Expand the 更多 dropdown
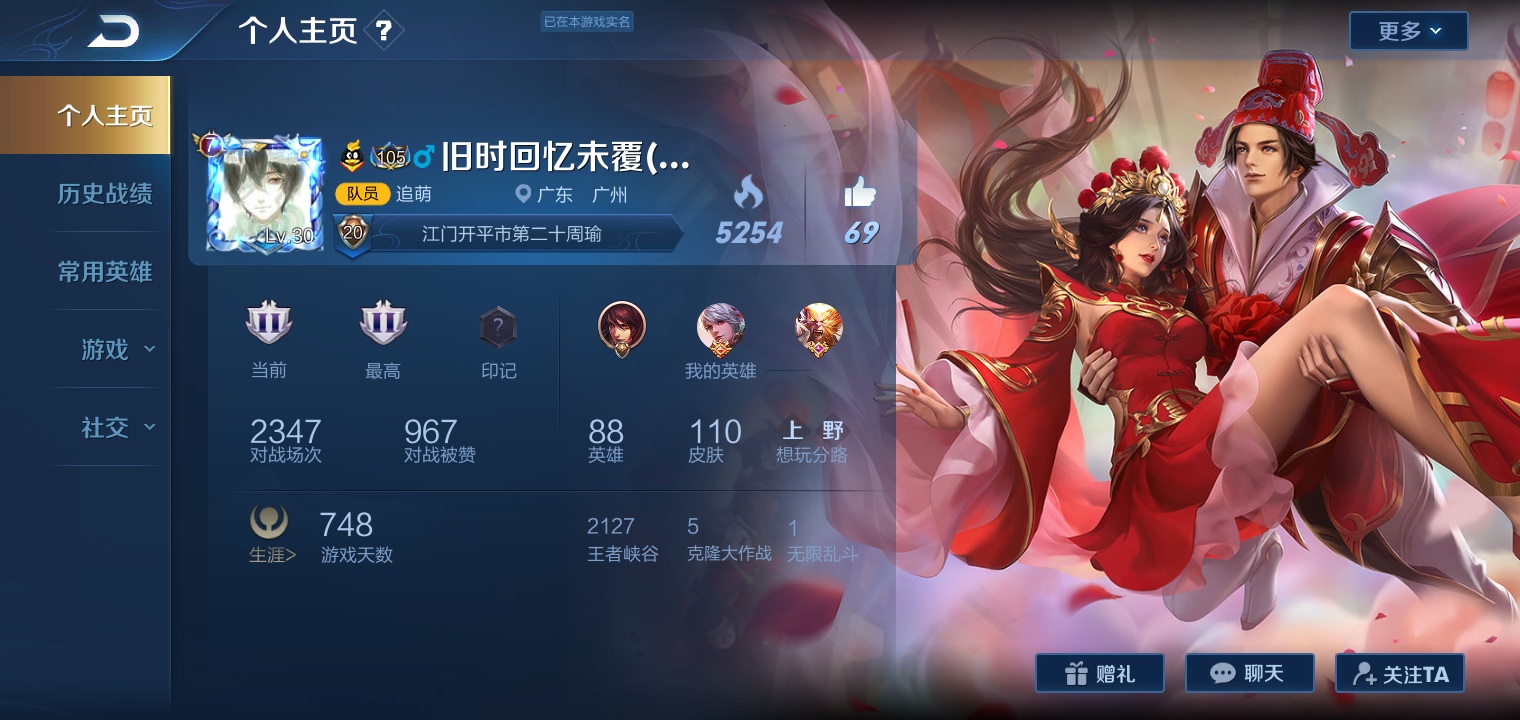Viewport: 1520px width, 720px height. (x=1408, y=31)
